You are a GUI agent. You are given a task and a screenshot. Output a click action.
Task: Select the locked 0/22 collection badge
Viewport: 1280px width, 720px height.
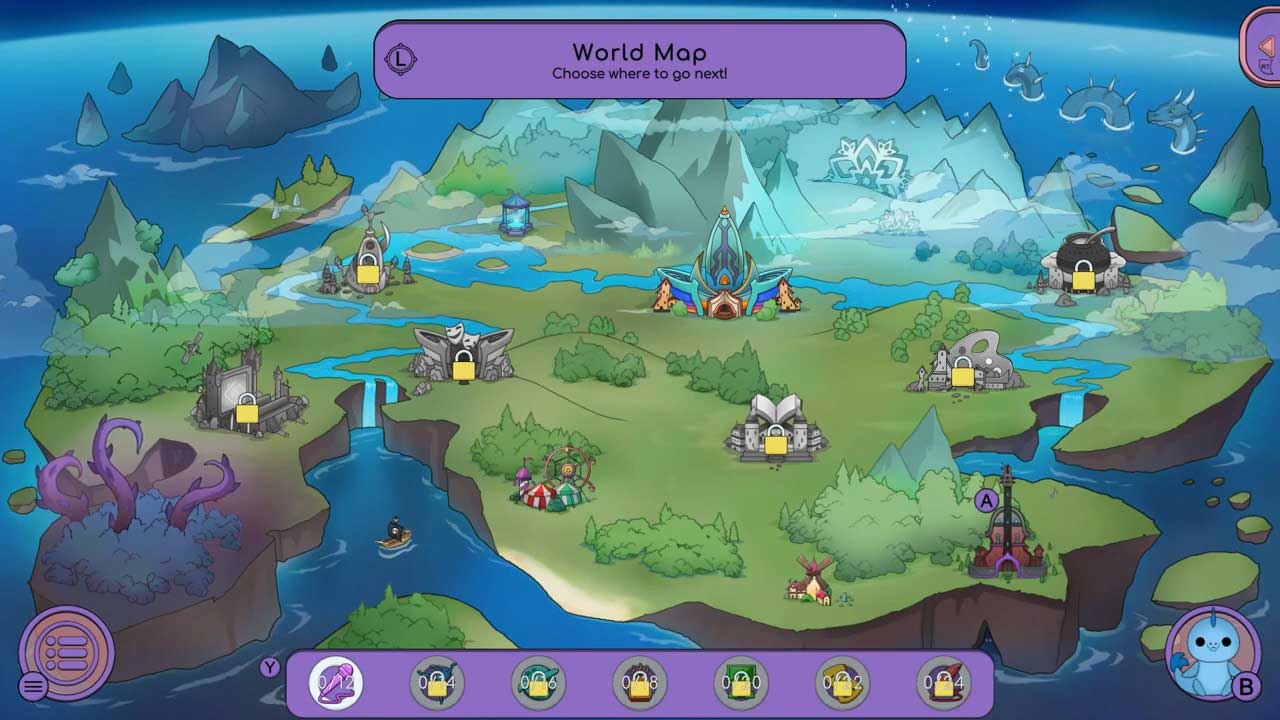tap(843, 684)
